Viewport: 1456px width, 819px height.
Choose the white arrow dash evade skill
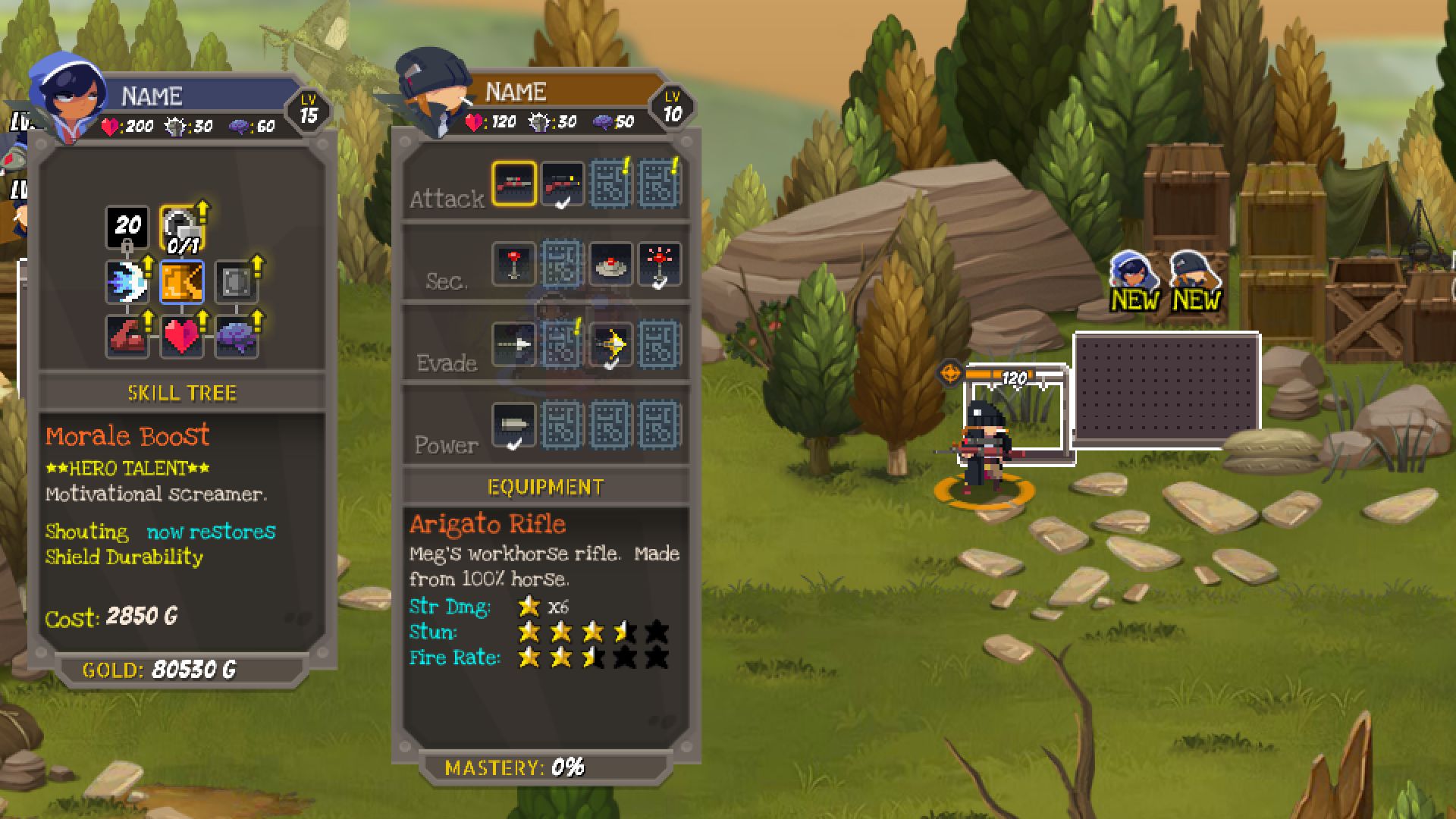tap(514, 344)
